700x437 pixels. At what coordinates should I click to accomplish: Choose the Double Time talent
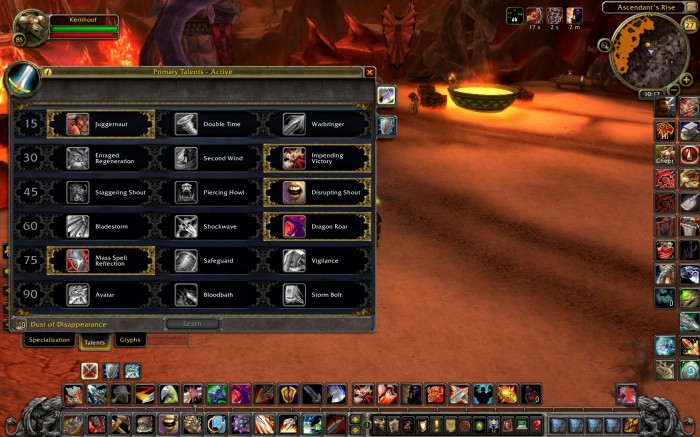click(208, 124)
